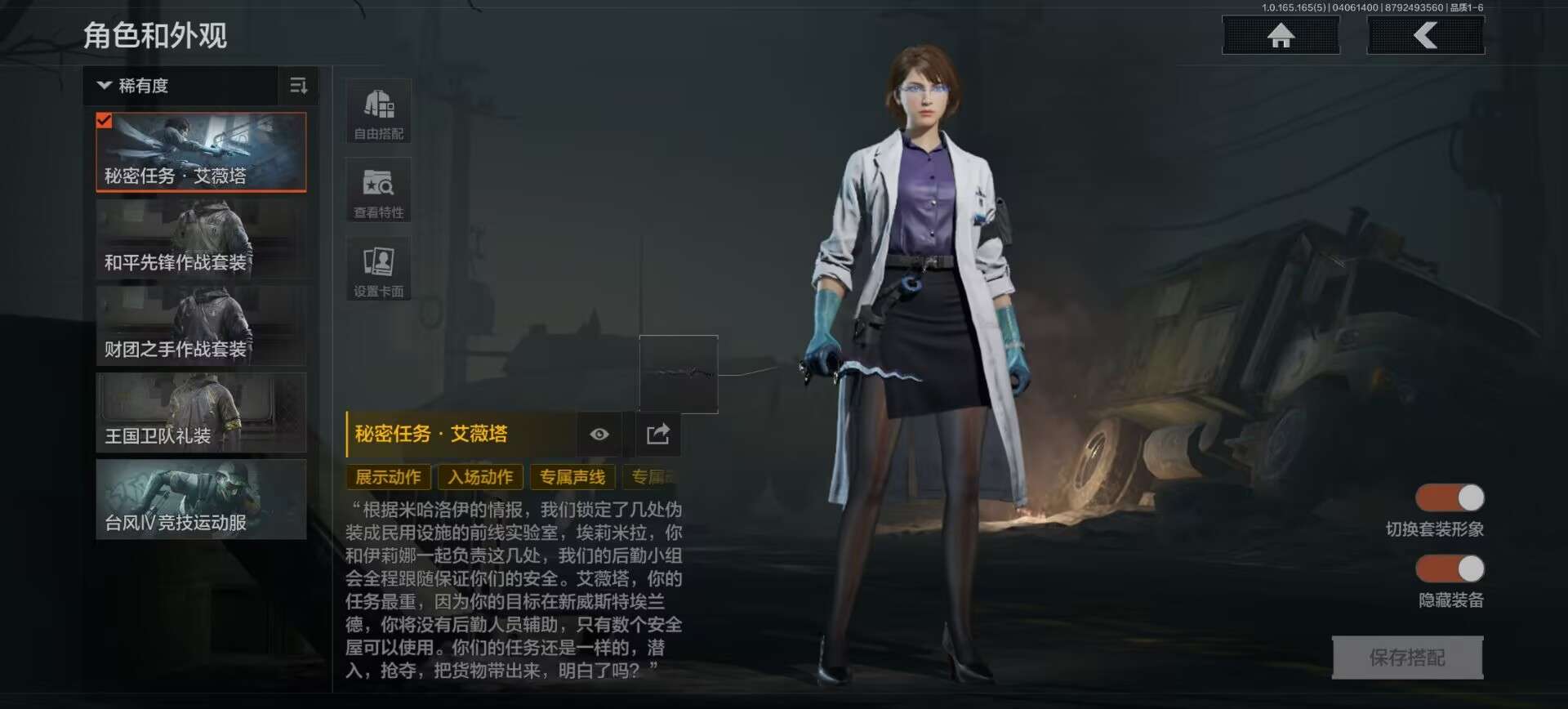
Task: Open the 入场动作 tag
Action: point(480,477)
